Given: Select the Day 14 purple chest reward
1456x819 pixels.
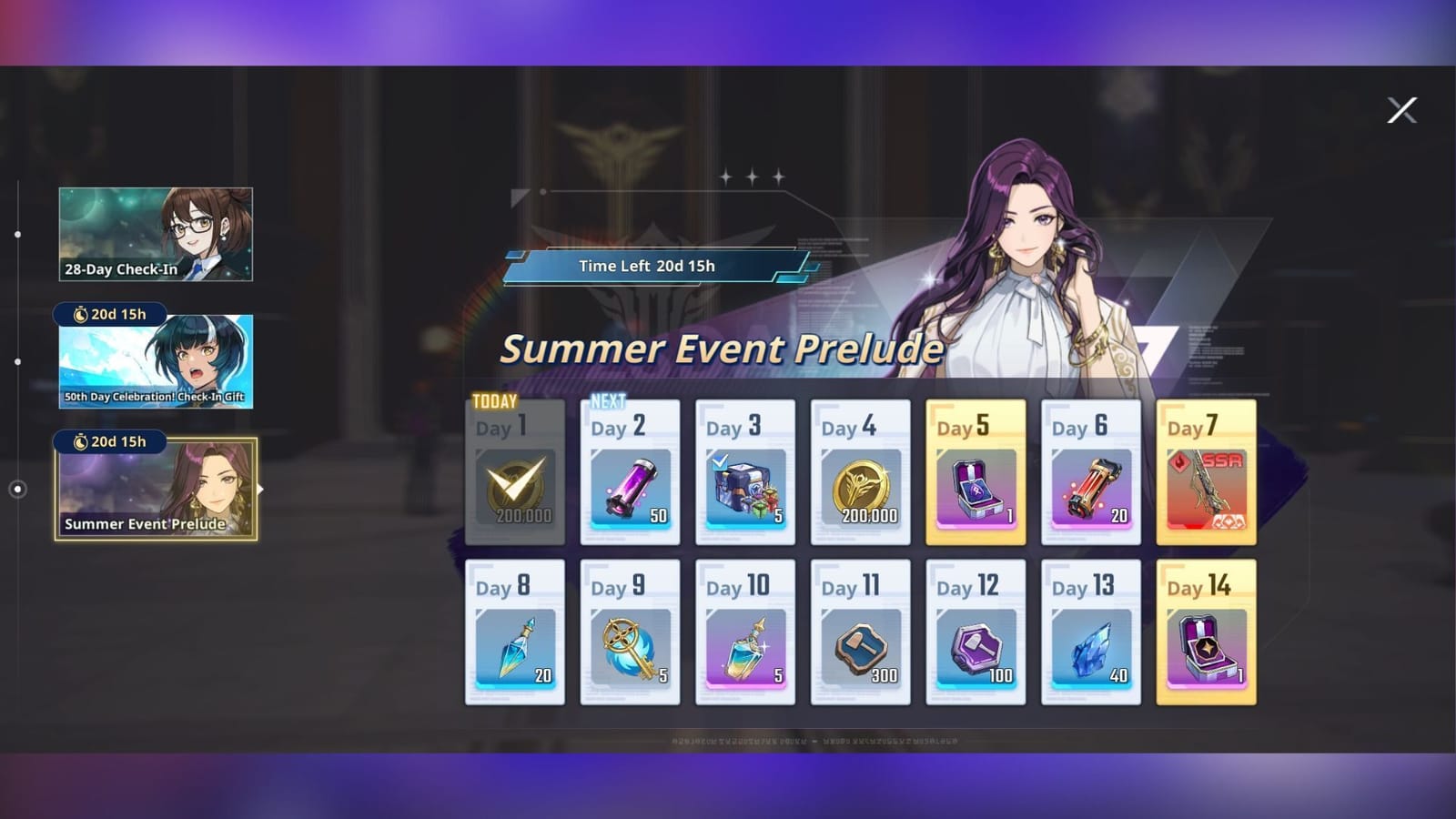Looking at the screenshot, I should point(1206,646).
